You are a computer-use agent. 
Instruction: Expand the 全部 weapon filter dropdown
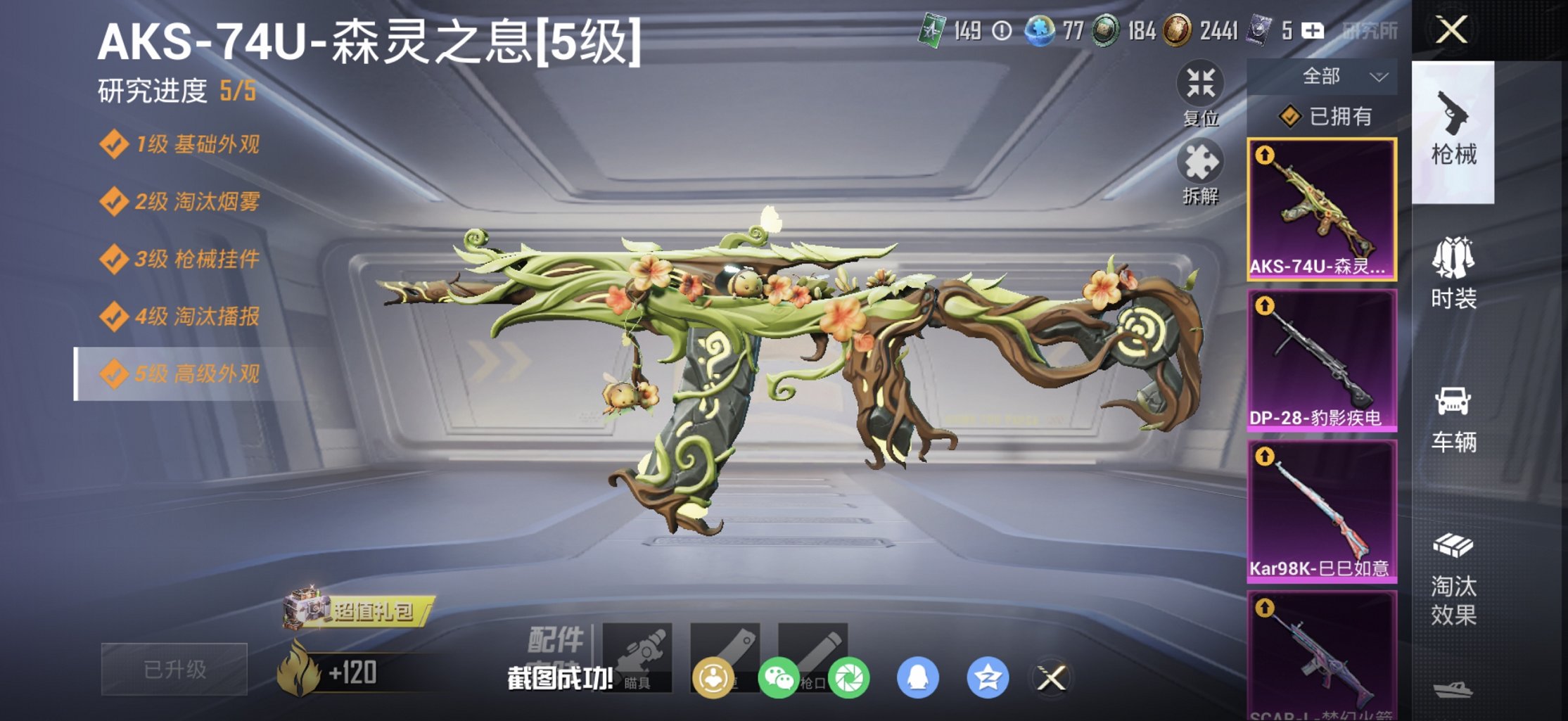[x=1337, y=76]
